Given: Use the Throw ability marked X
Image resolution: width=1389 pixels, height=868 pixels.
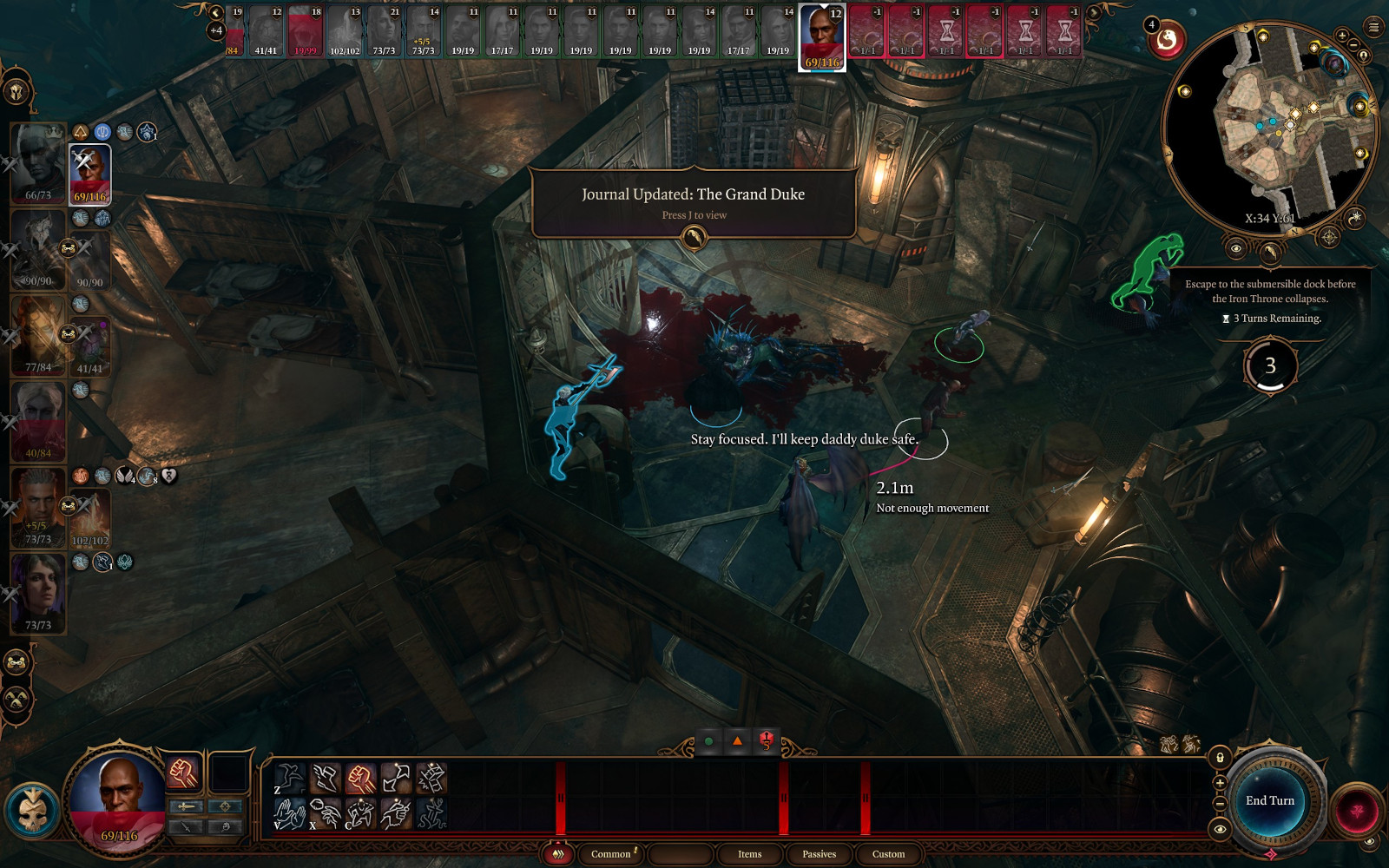Looking at the screenshot, I should pyautogui.click(x=326, y=813).
